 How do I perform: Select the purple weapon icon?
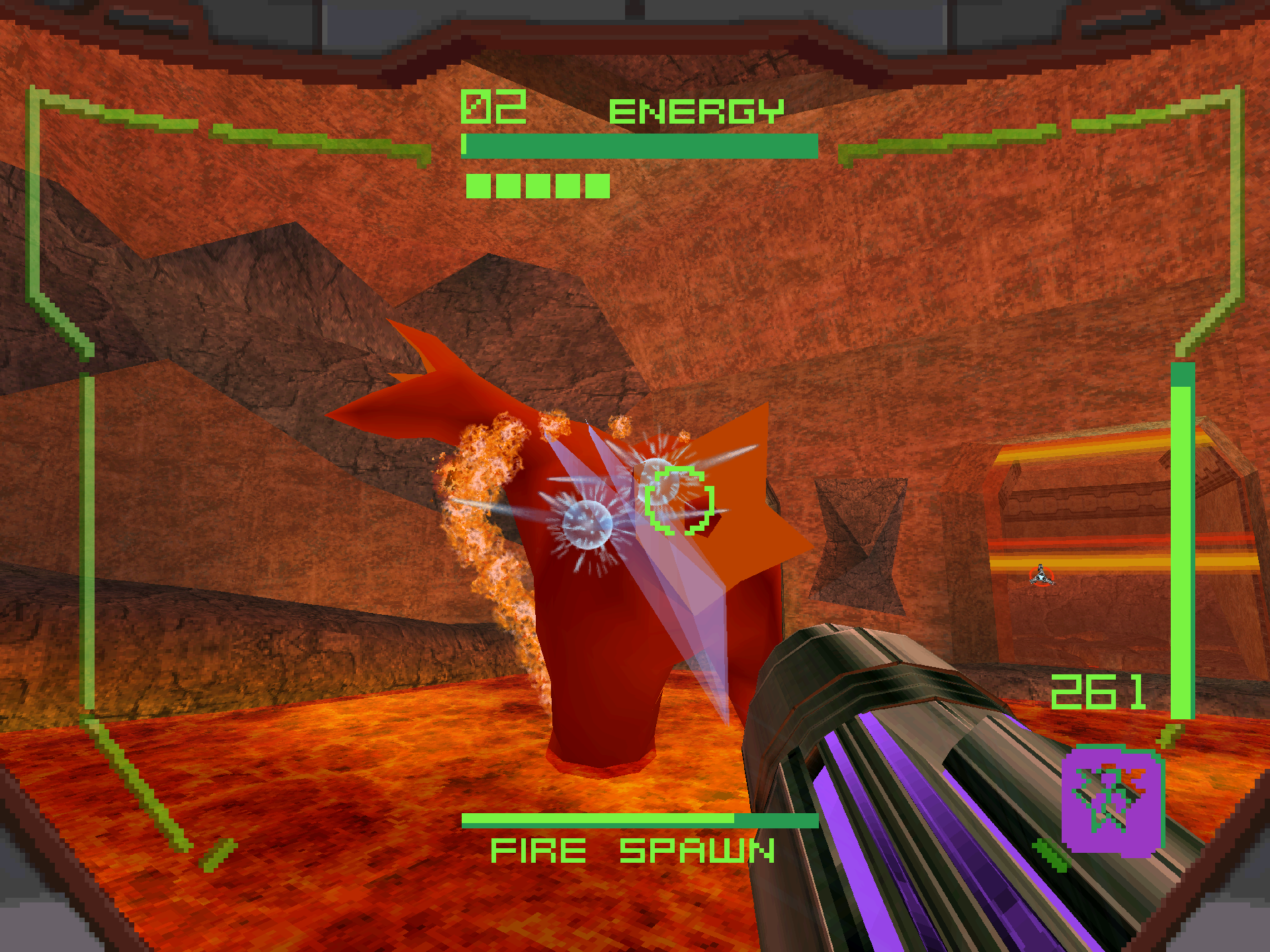(1111, 800)
